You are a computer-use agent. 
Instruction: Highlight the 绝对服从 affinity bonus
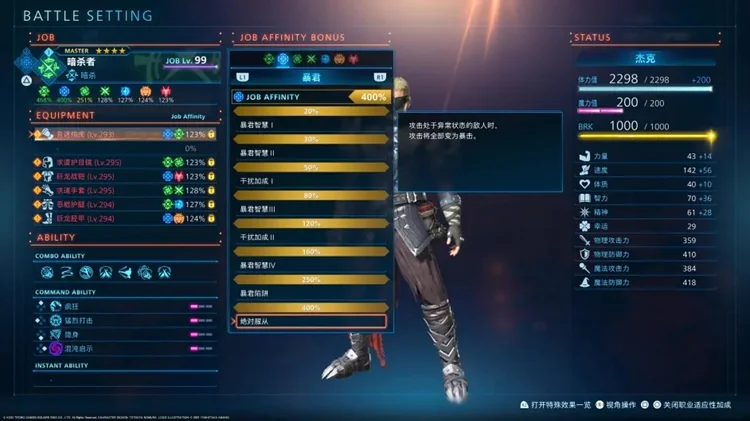[309, 321]
